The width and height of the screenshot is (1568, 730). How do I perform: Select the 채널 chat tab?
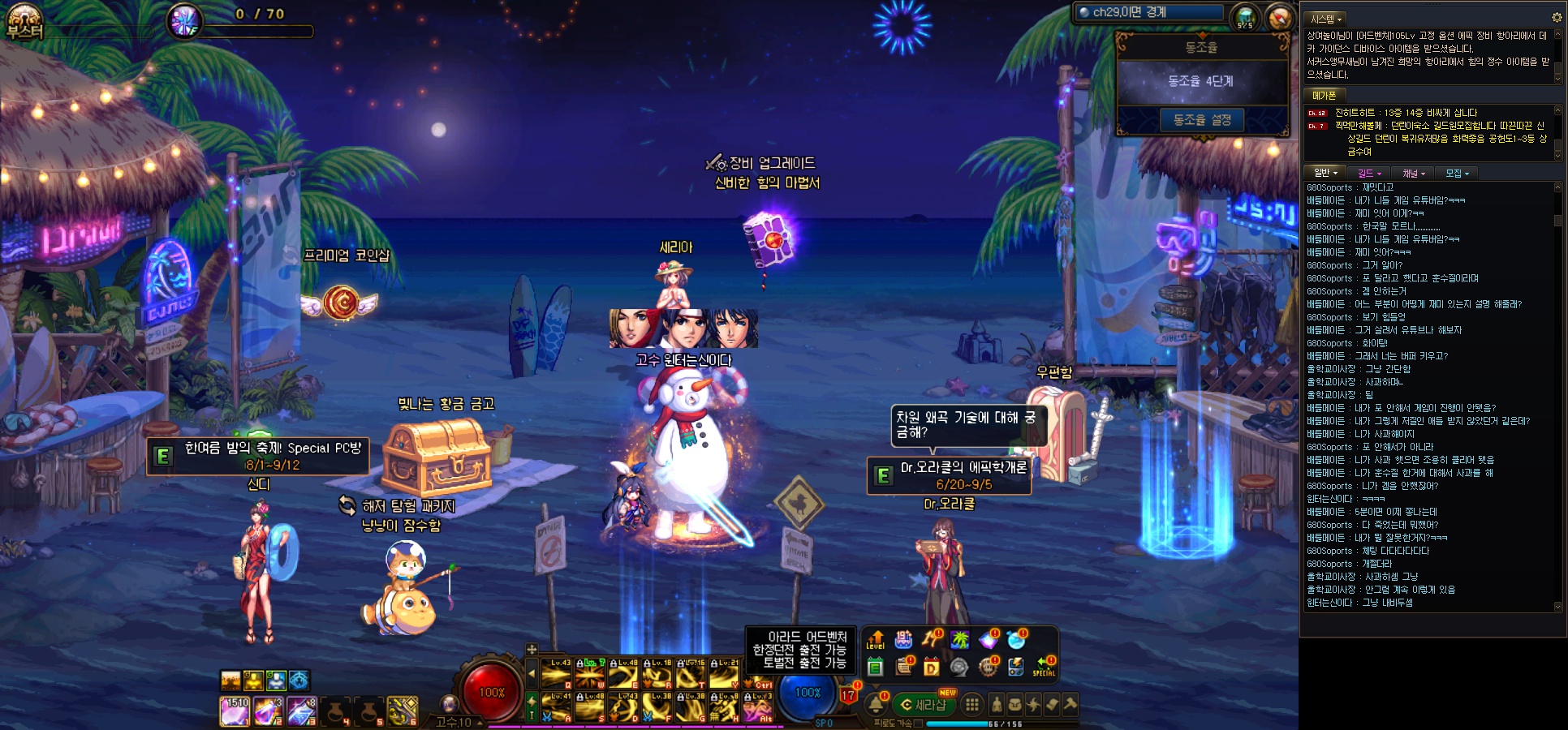pyautogui.click(x=1413, y=173)
